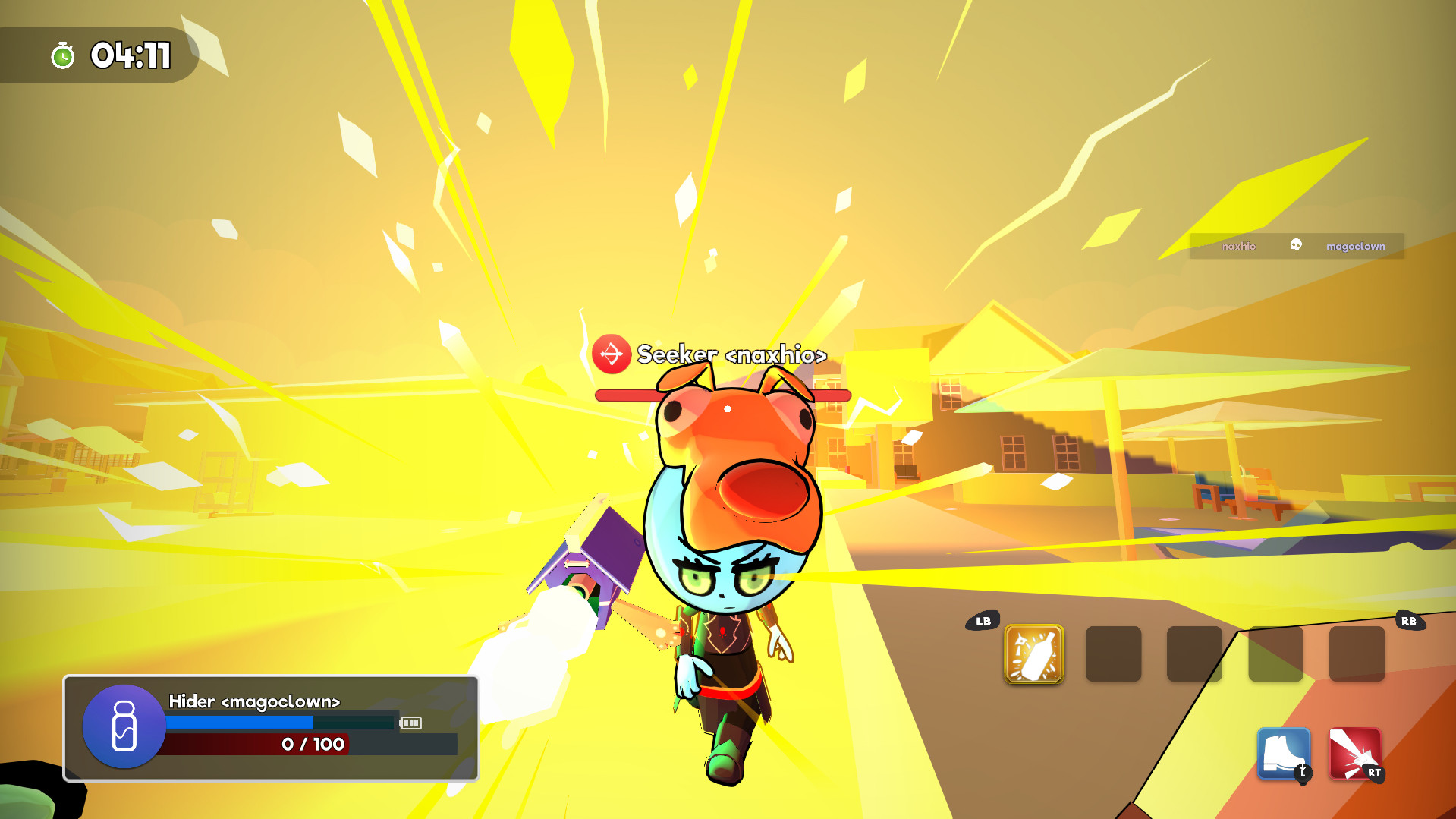Click the stopwatch icon beside the match timer
This screenshot has width=1456, height=819.
[x=64, y=54]
